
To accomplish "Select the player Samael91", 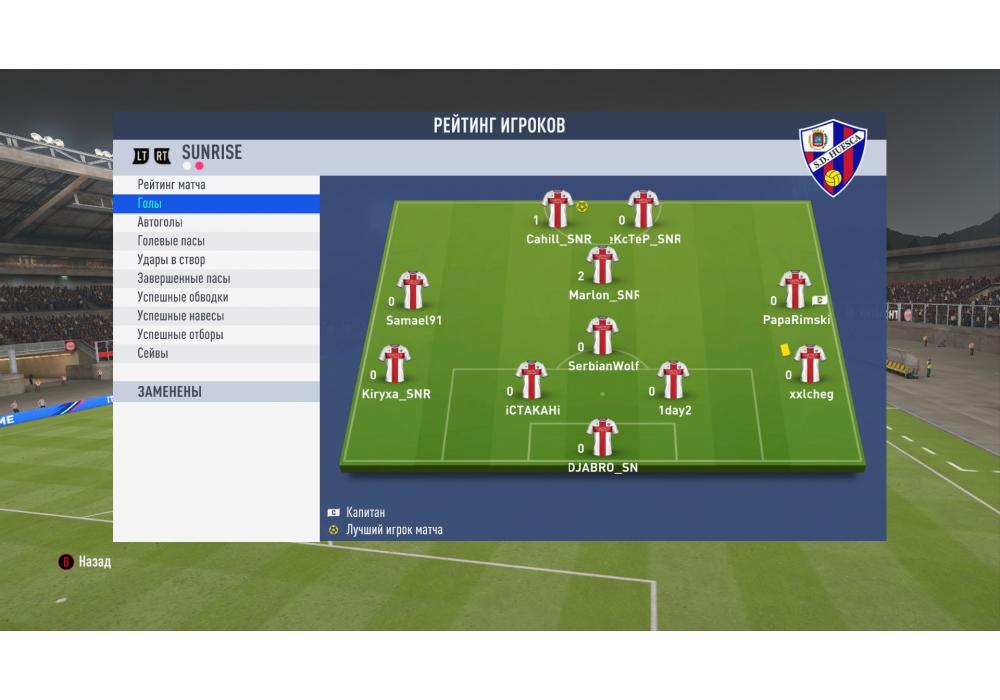I will click(x=413, y=291).
